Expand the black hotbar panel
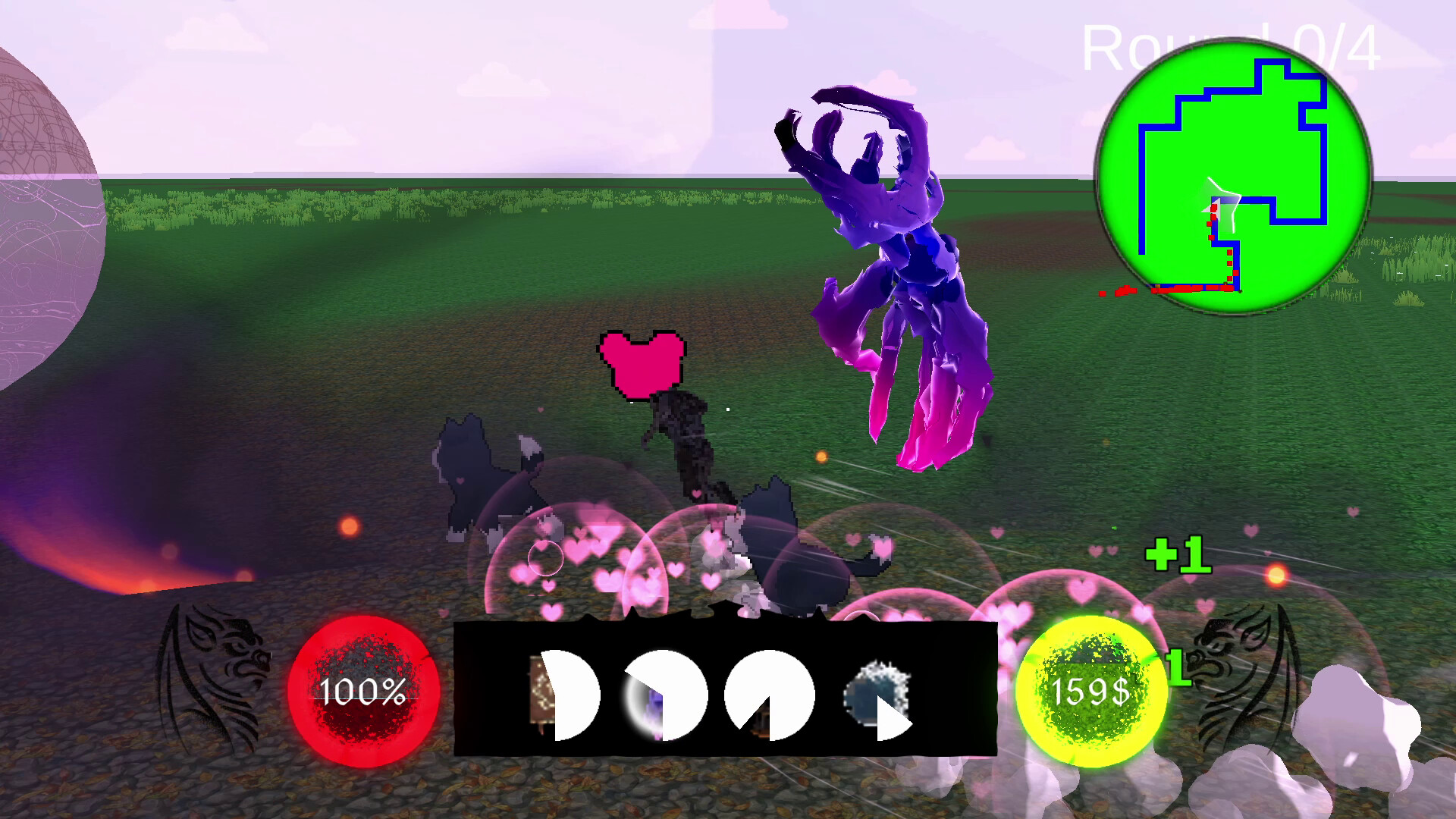The image size is (1456, 819). click(724, 690)
